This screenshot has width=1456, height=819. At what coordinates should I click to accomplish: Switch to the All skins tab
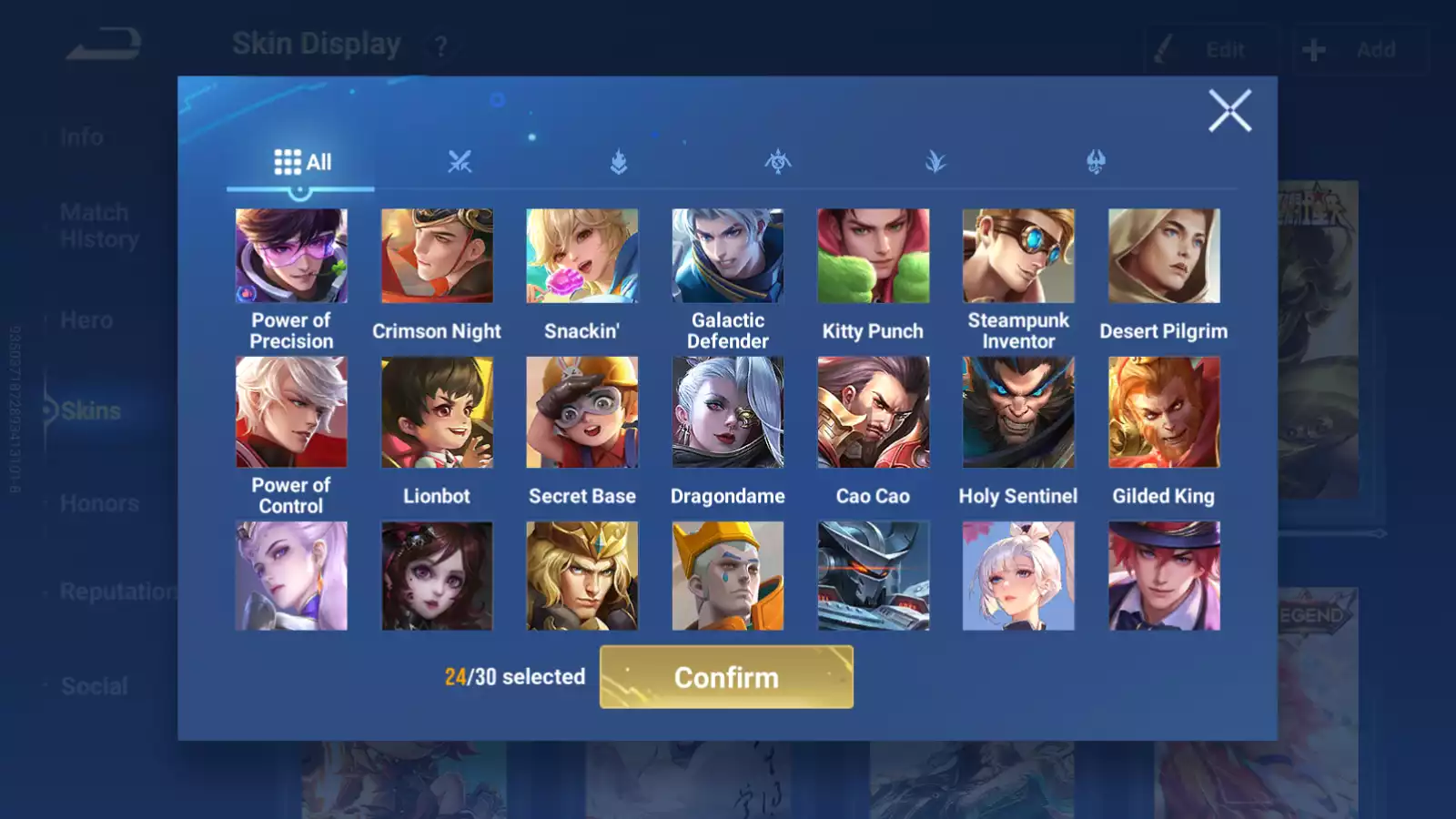301,163
